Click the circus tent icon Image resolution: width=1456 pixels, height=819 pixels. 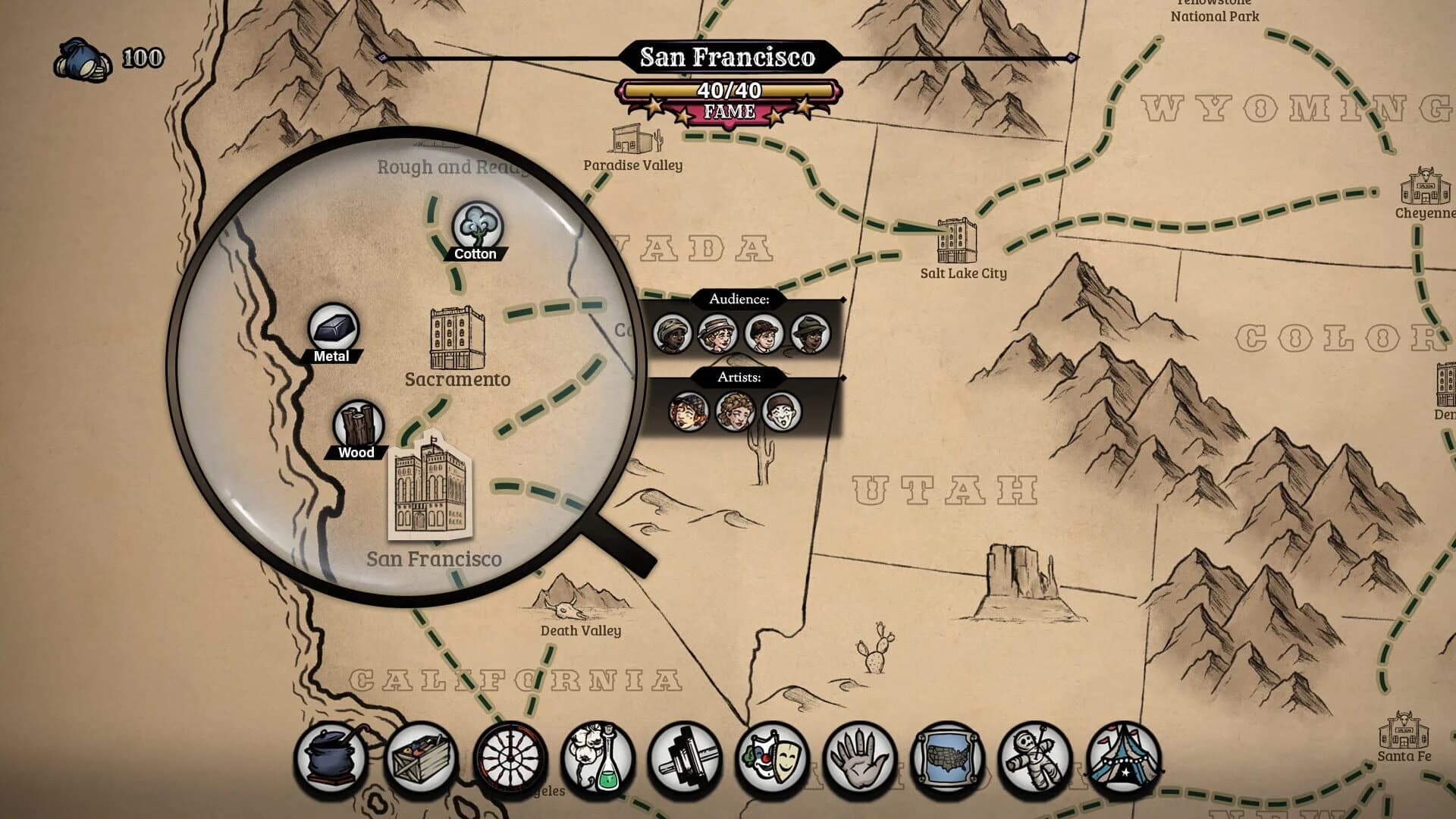(1124, 758)
